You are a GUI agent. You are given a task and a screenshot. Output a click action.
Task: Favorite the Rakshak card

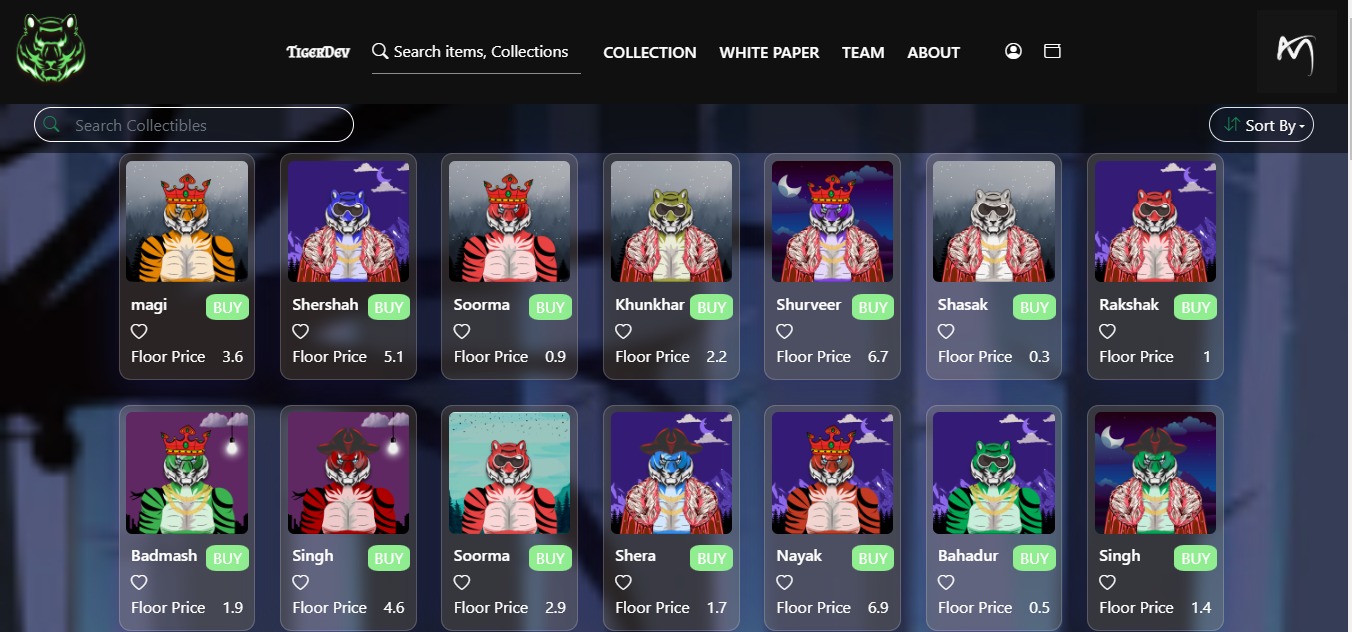[x=1107, y=331]
